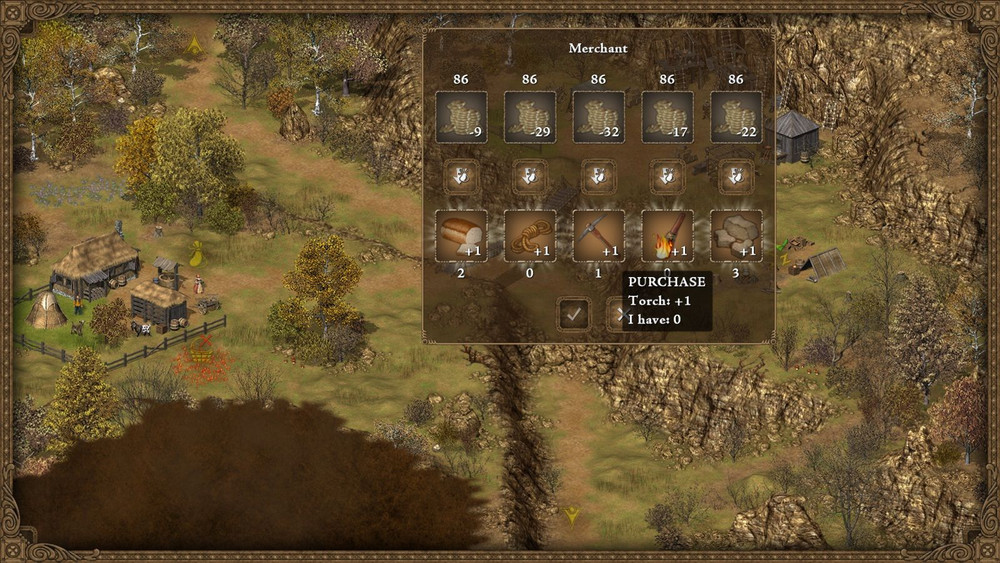Confirm the merchant trade with checkmark
This screenshot has width=1000, height=563.
[573, 314]
